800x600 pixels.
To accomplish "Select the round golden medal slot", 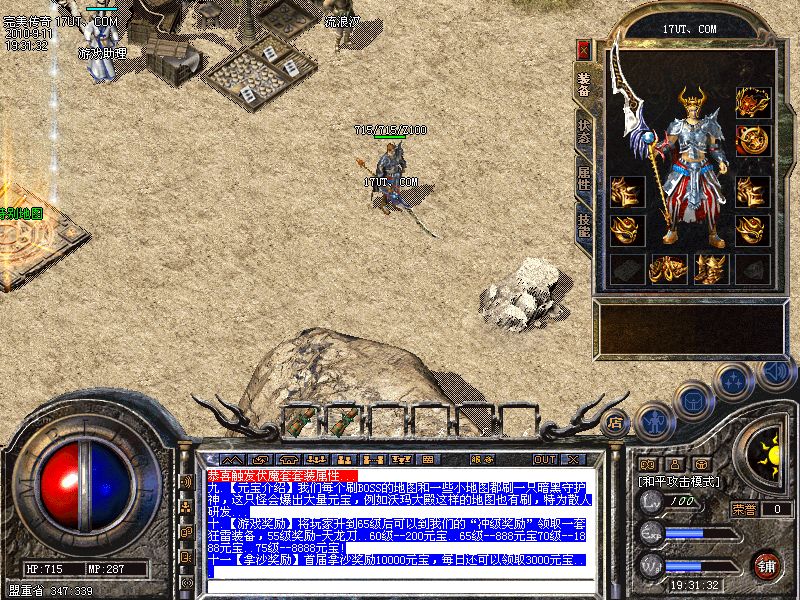I will 752,141.
